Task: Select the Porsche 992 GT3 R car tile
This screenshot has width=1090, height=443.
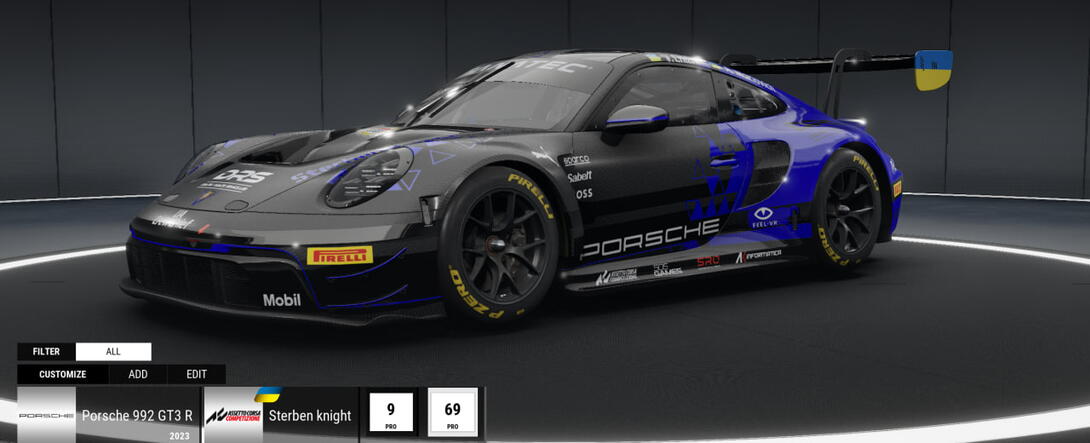Action: pos(108,415)
